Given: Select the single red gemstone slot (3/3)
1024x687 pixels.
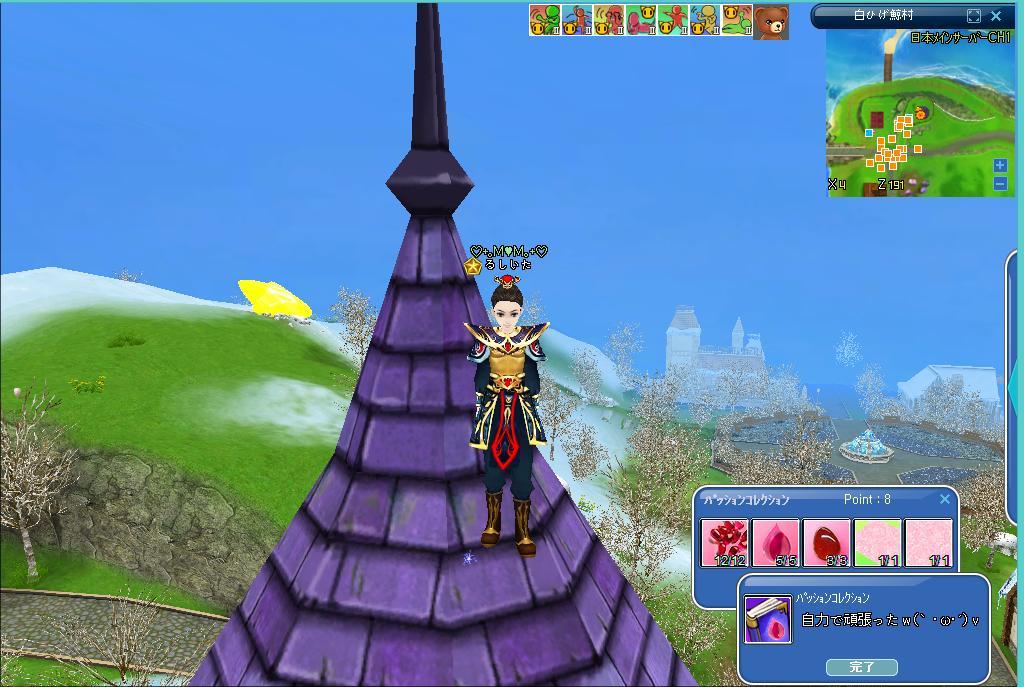Looking at the screenshot, I should click(x=826, y=543).
